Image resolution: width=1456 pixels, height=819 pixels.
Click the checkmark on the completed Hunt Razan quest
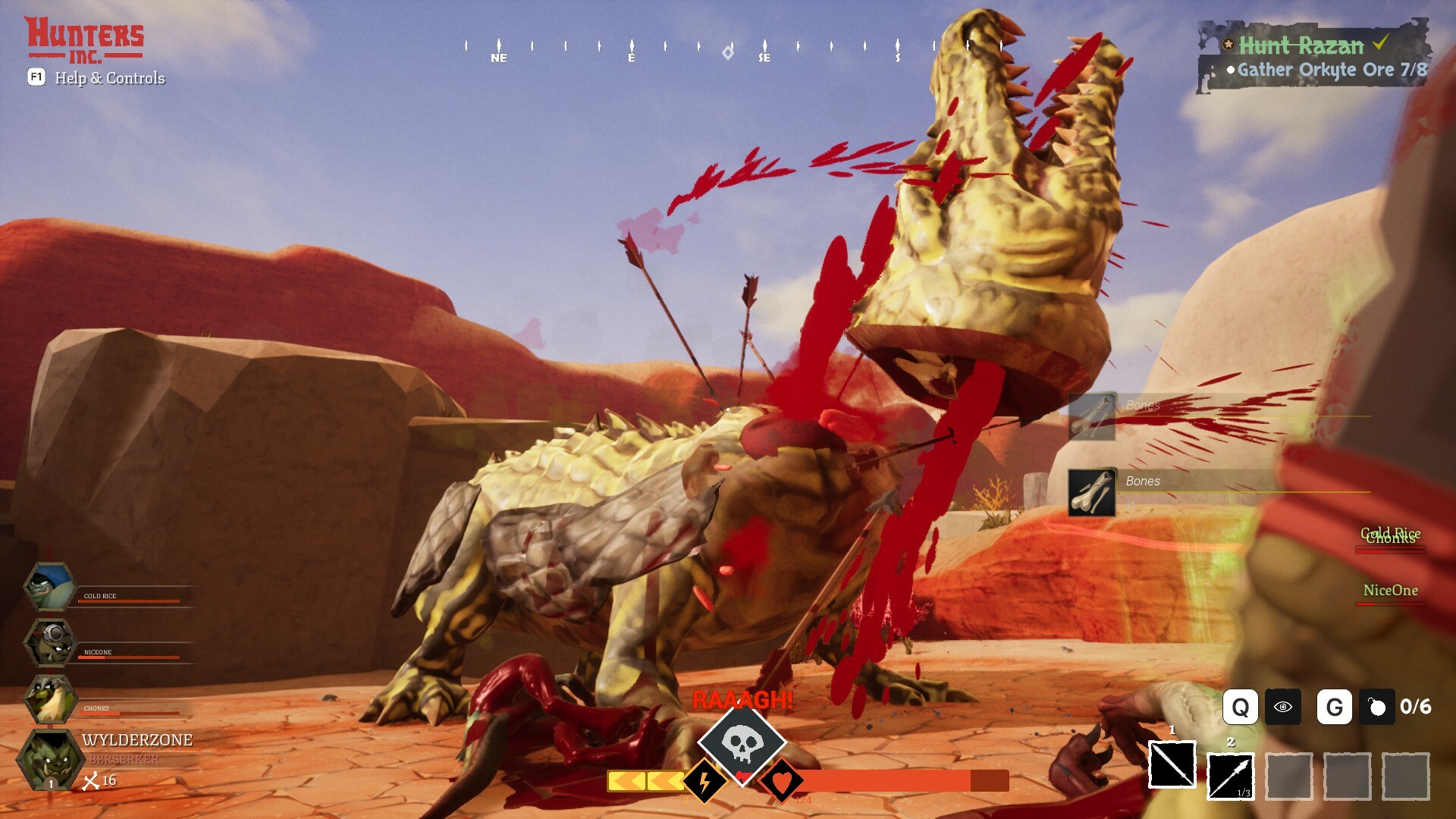point(1382,42)
